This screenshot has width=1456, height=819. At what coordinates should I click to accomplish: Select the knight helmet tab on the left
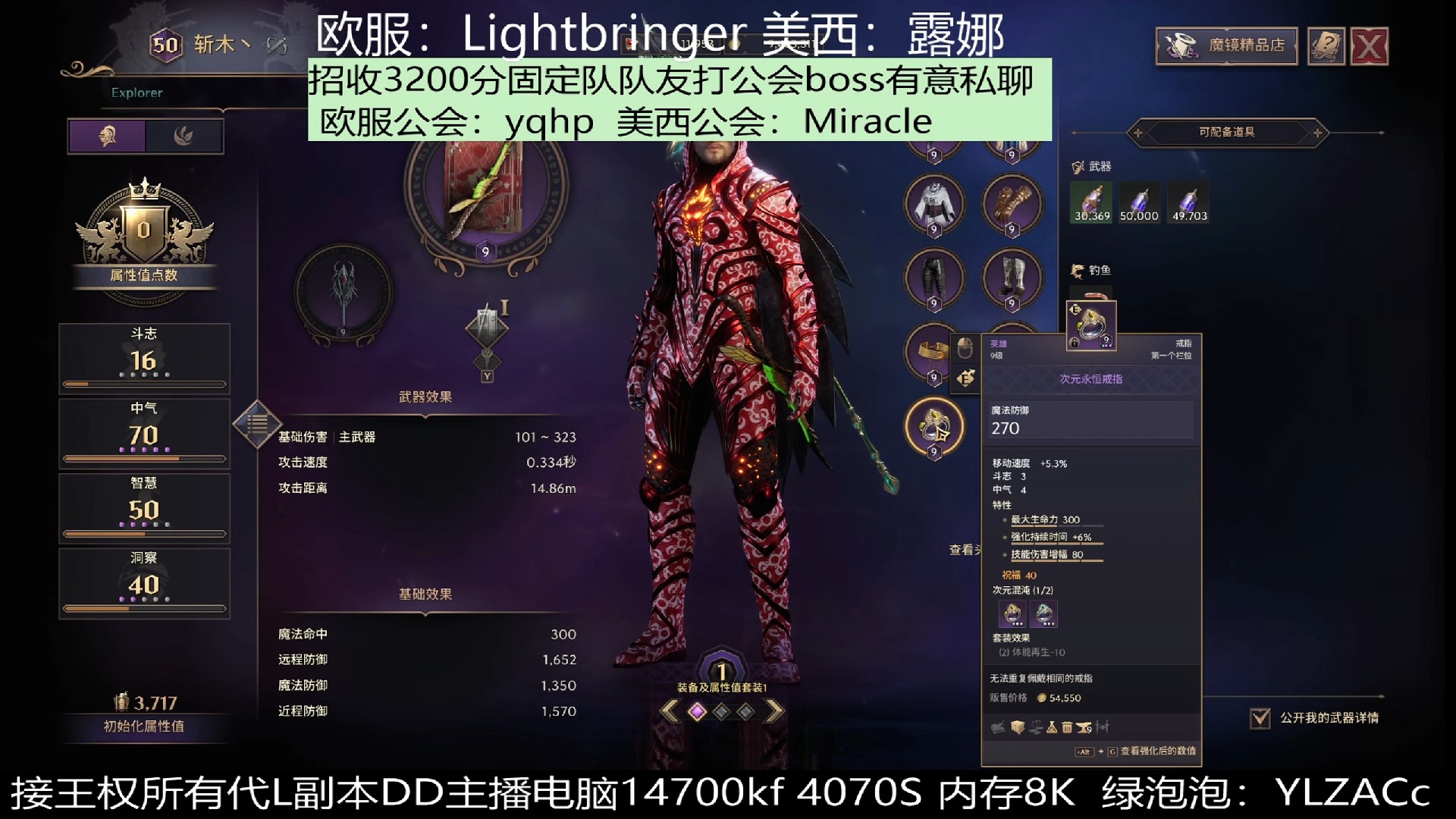(x=107, y=137)
